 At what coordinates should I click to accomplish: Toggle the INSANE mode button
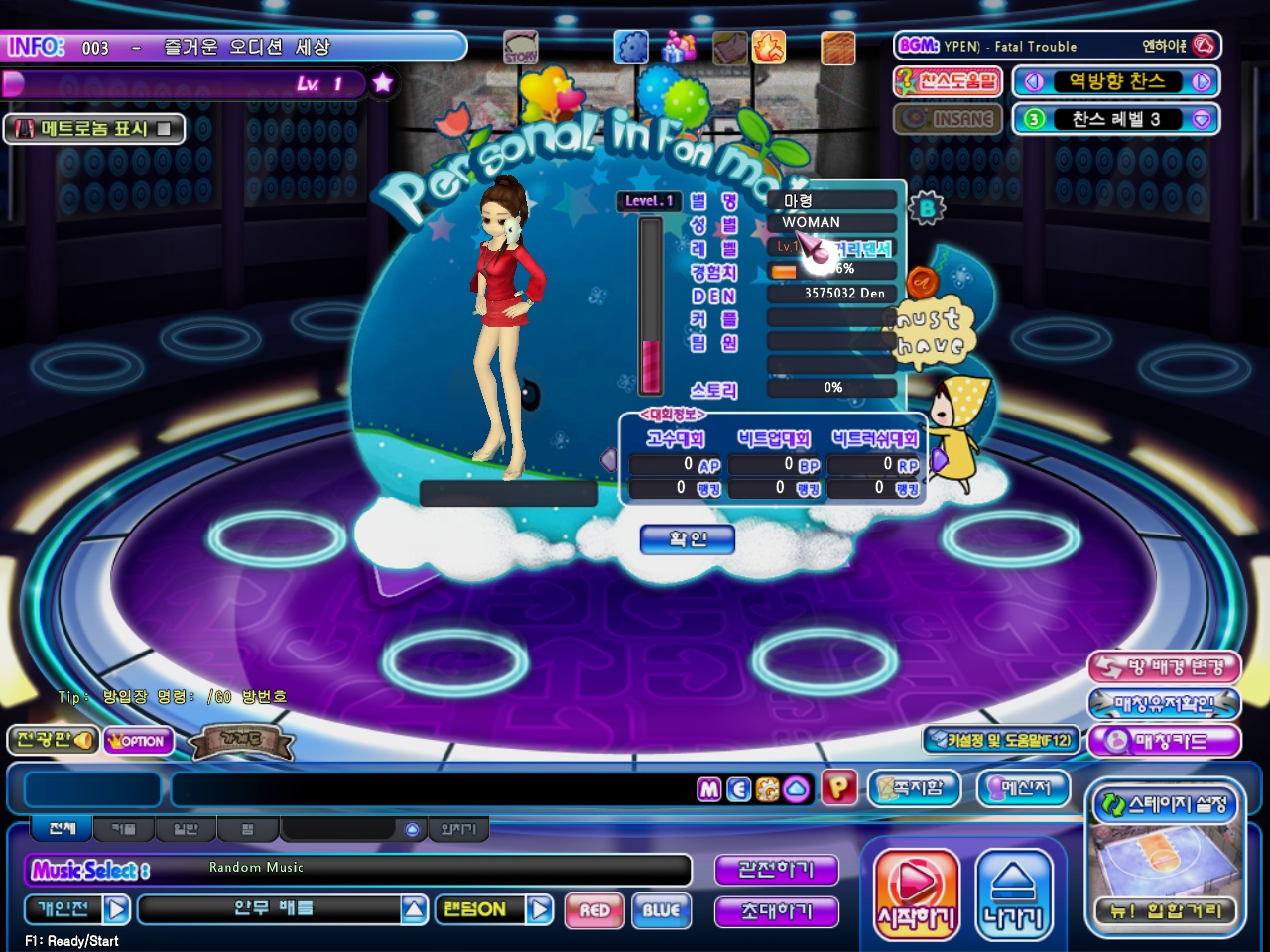tap(948, 119)
